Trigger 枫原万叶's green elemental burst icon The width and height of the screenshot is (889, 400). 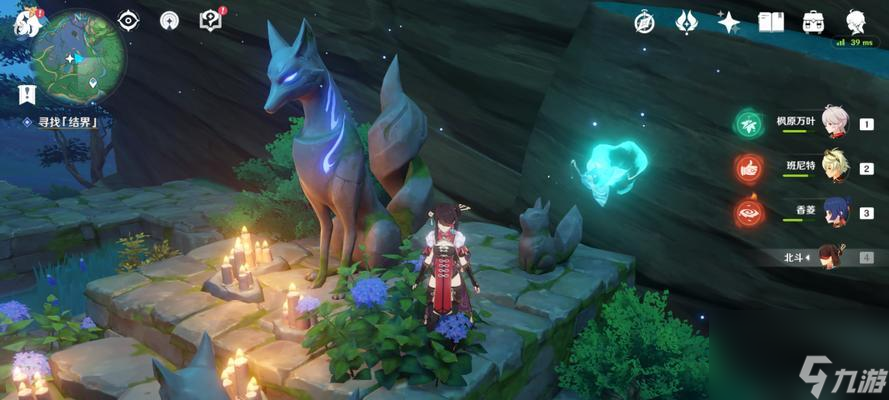748,123
